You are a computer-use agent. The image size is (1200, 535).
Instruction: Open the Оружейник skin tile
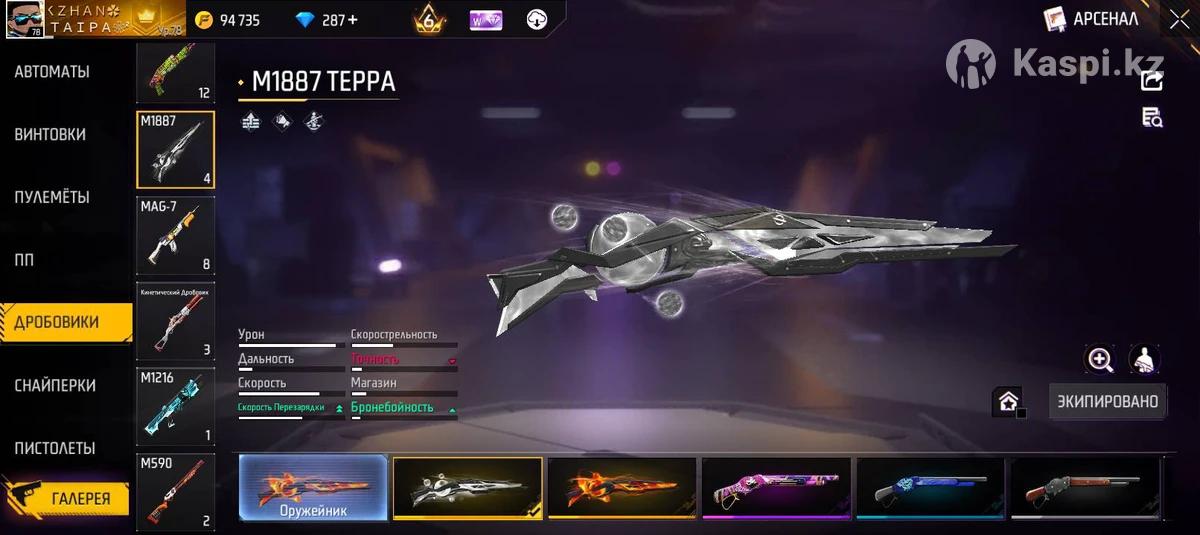tap(313, 487)
